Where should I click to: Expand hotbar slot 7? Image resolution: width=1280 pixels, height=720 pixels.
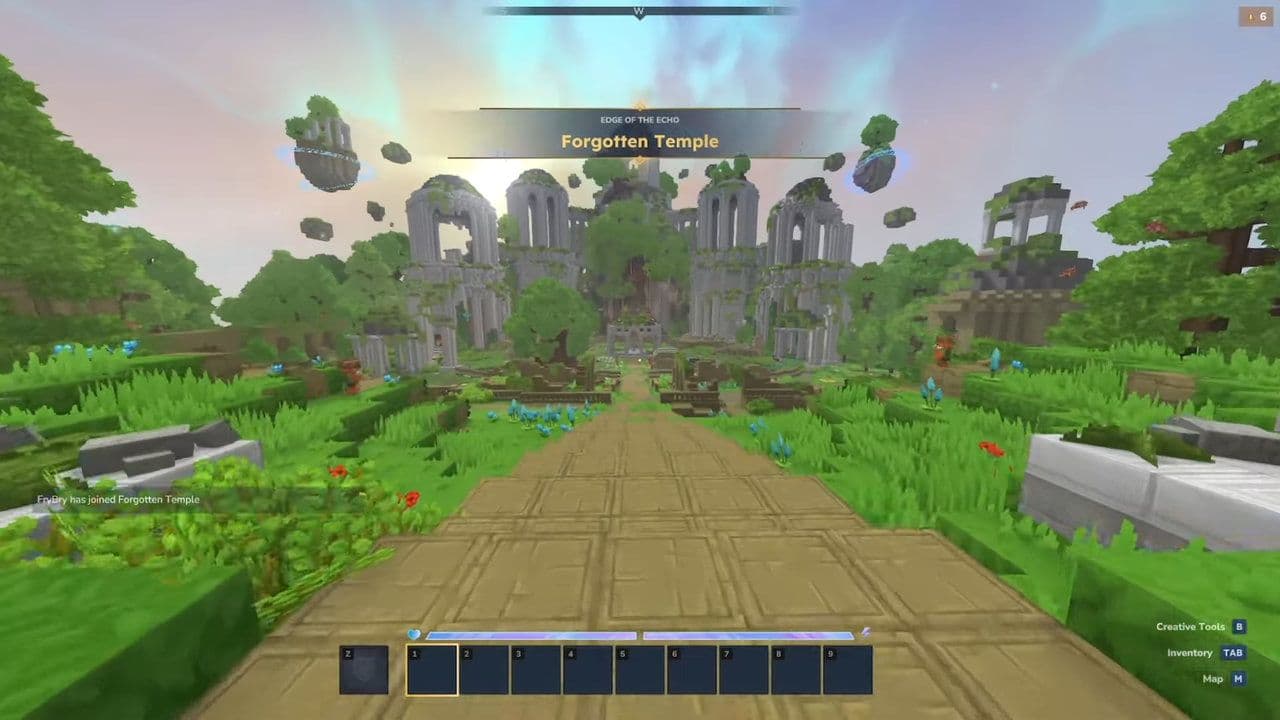click(746, 668)
